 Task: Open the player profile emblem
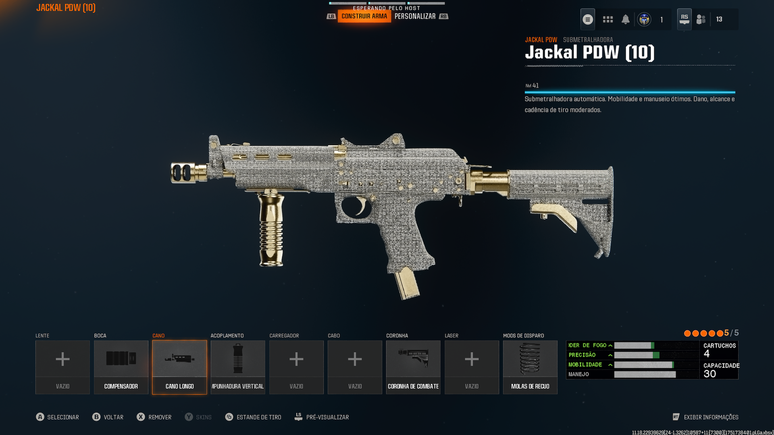pos(645,19)
